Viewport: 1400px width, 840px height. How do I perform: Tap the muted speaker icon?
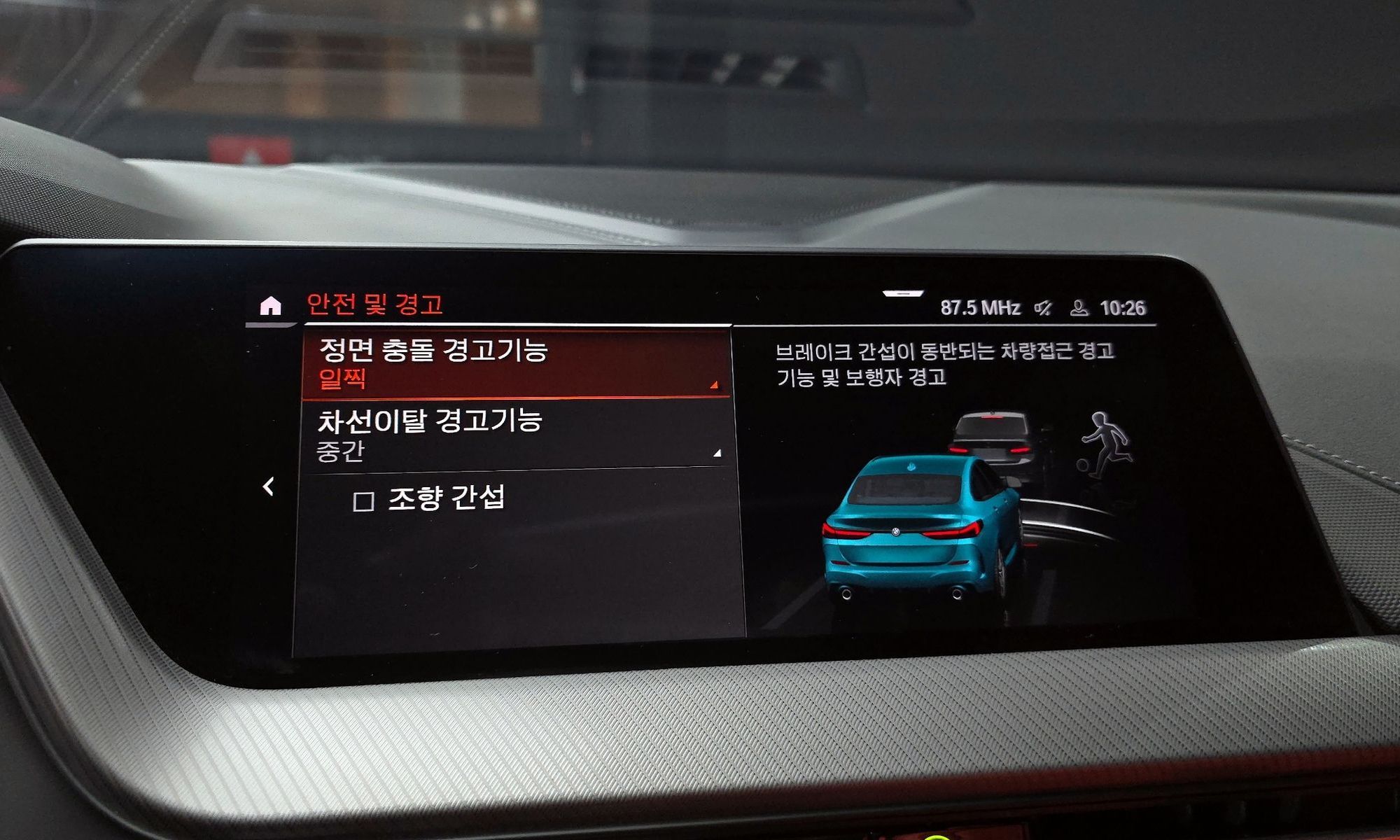pyautogui.click(x=1043, y=308)
